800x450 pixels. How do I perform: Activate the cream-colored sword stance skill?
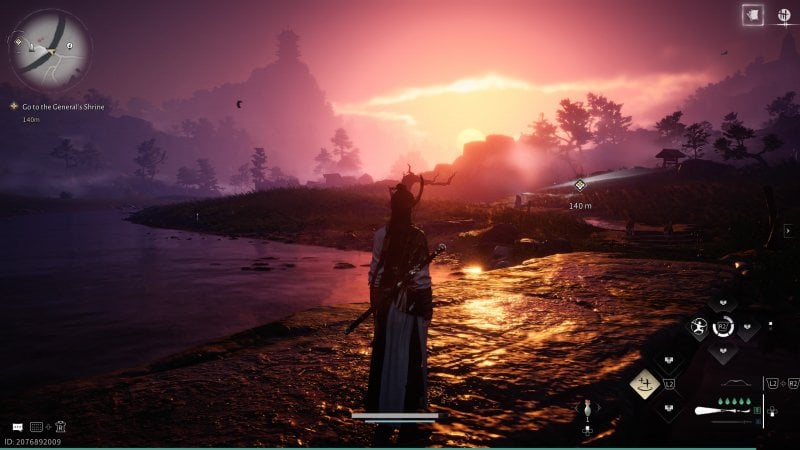click(644, 382)
